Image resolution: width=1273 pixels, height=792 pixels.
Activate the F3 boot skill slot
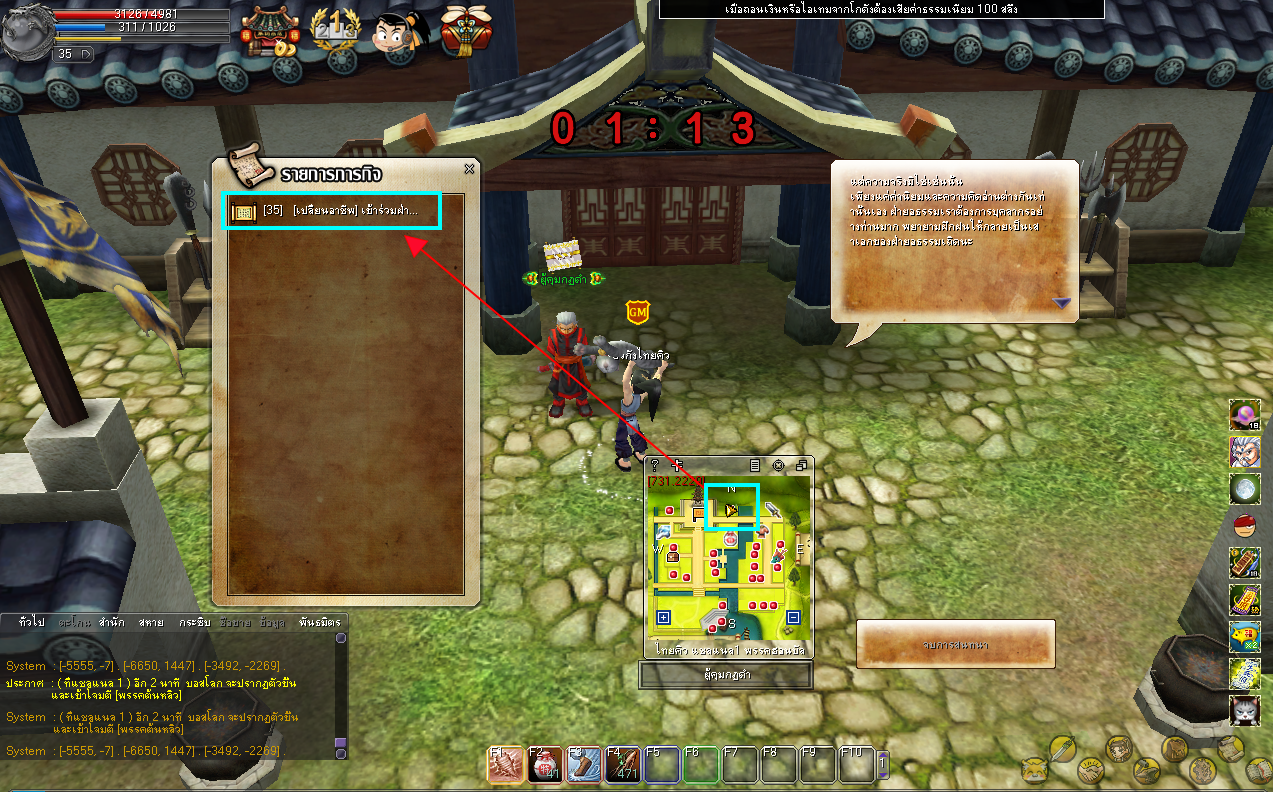(583, 765)
